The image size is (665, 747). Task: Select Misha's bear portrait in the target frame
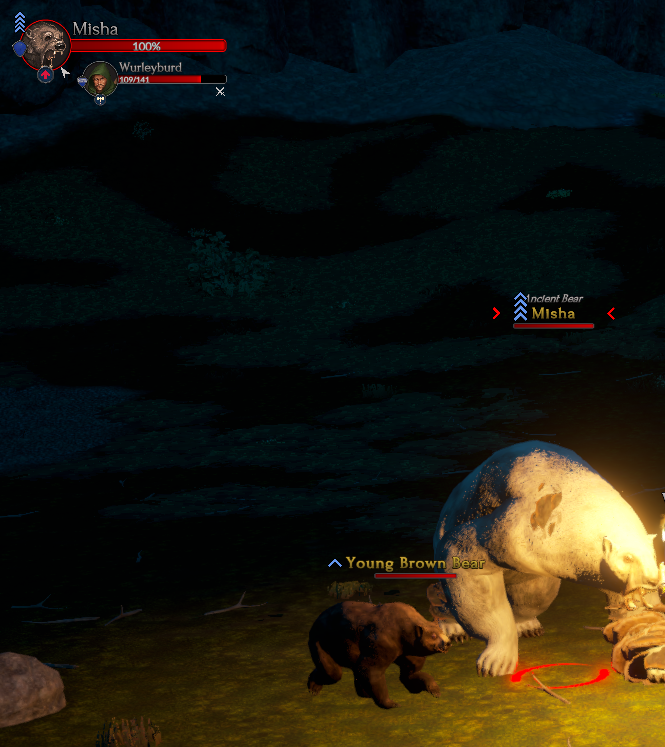click(45, 44)
